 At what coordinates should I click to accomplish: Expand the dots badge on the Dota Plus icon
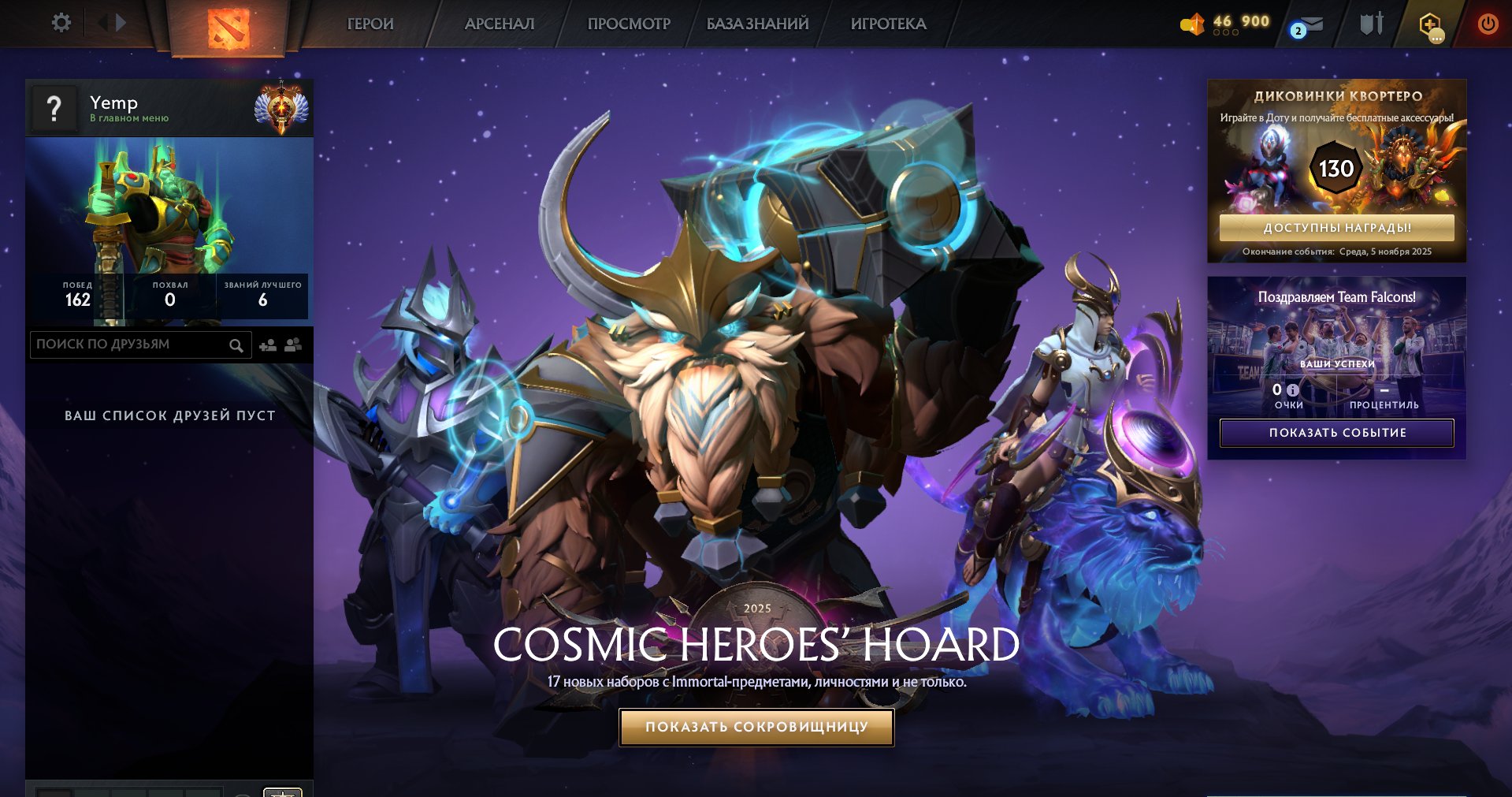[1437, 34]
